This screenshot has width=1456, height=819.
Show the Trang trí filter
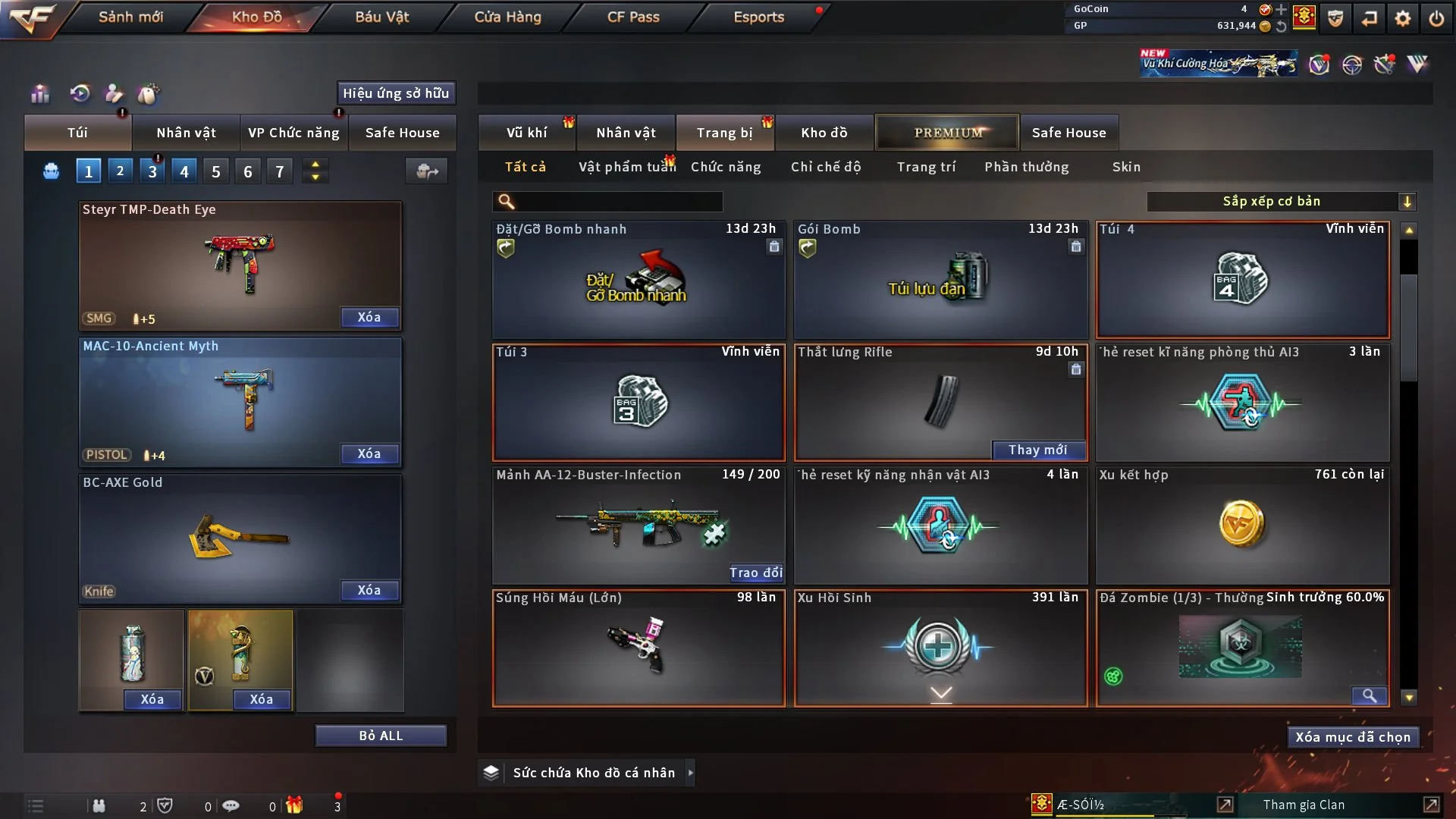926,167
